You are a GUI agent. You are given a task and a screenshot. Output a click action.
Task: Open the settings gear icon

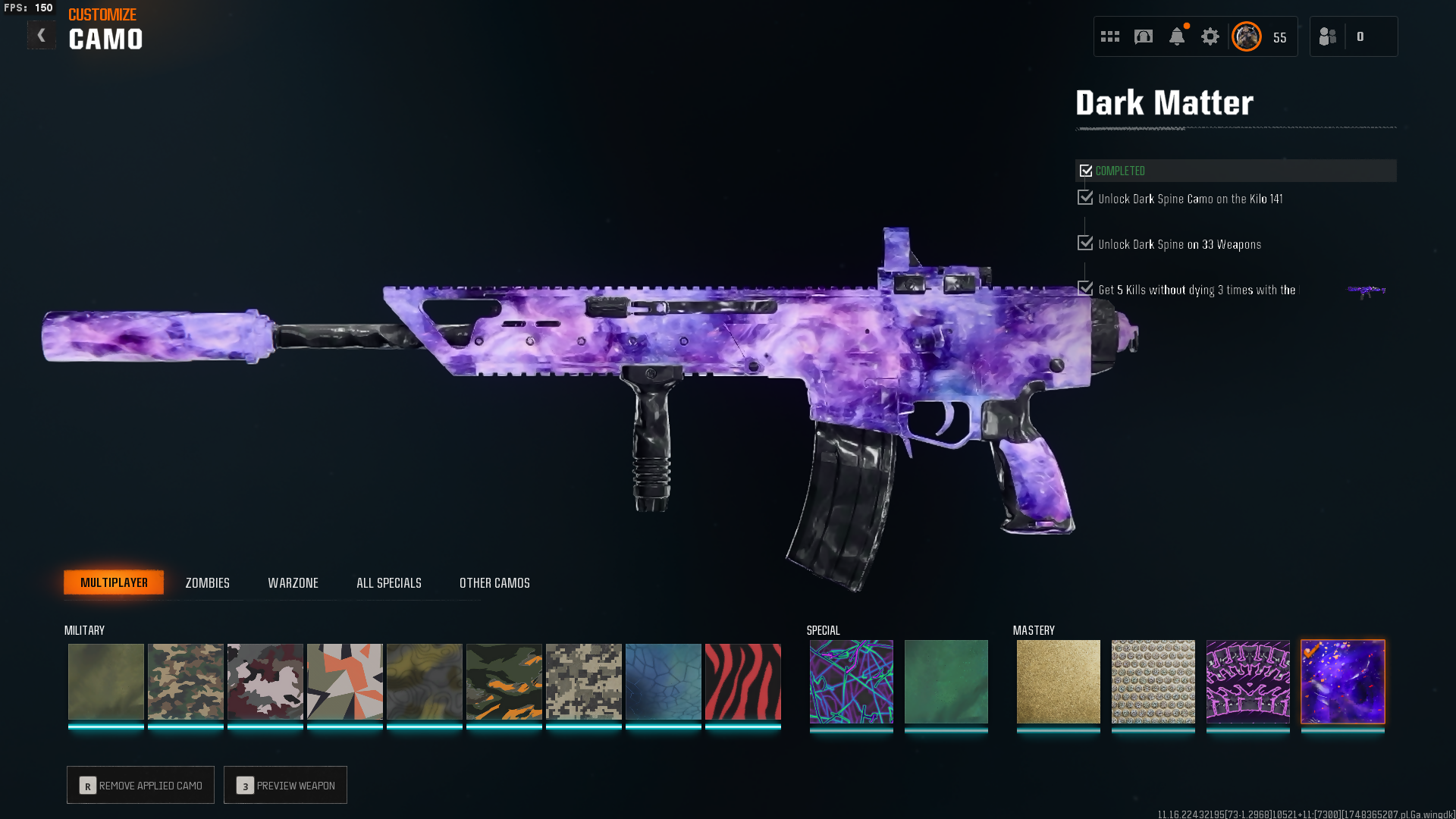point(1210,36)
